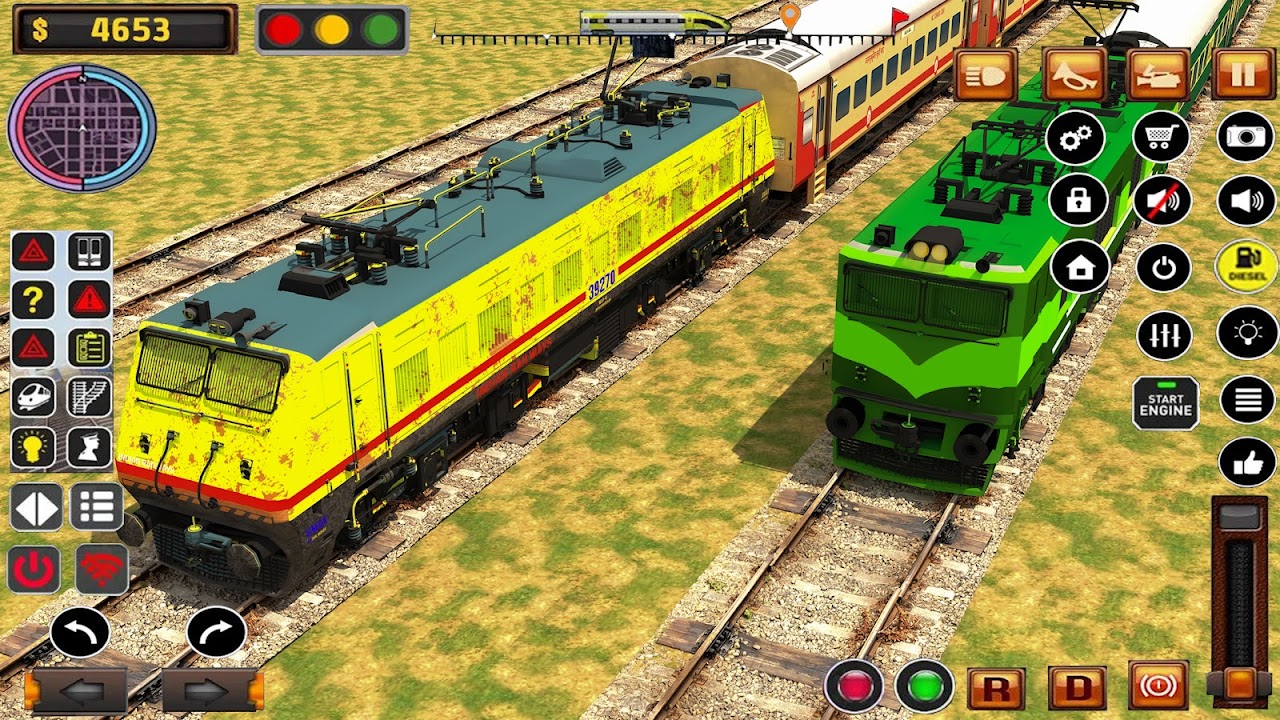The image size is (1280, 720).
Task: Tap the light bulb hint icon
Action: coord(31,444)
